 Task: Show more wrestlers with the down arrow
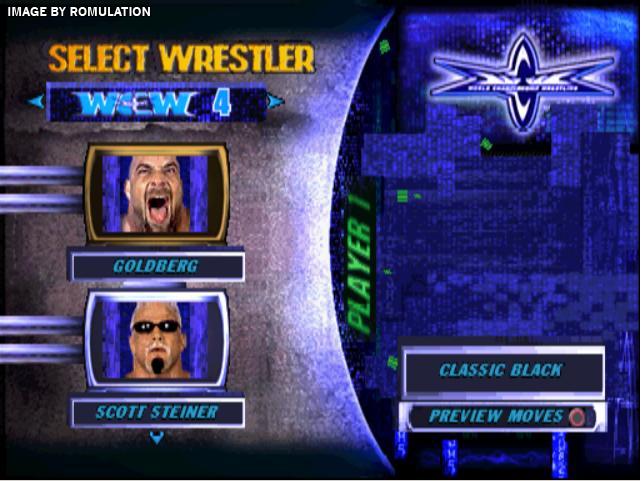click(156, 437)
